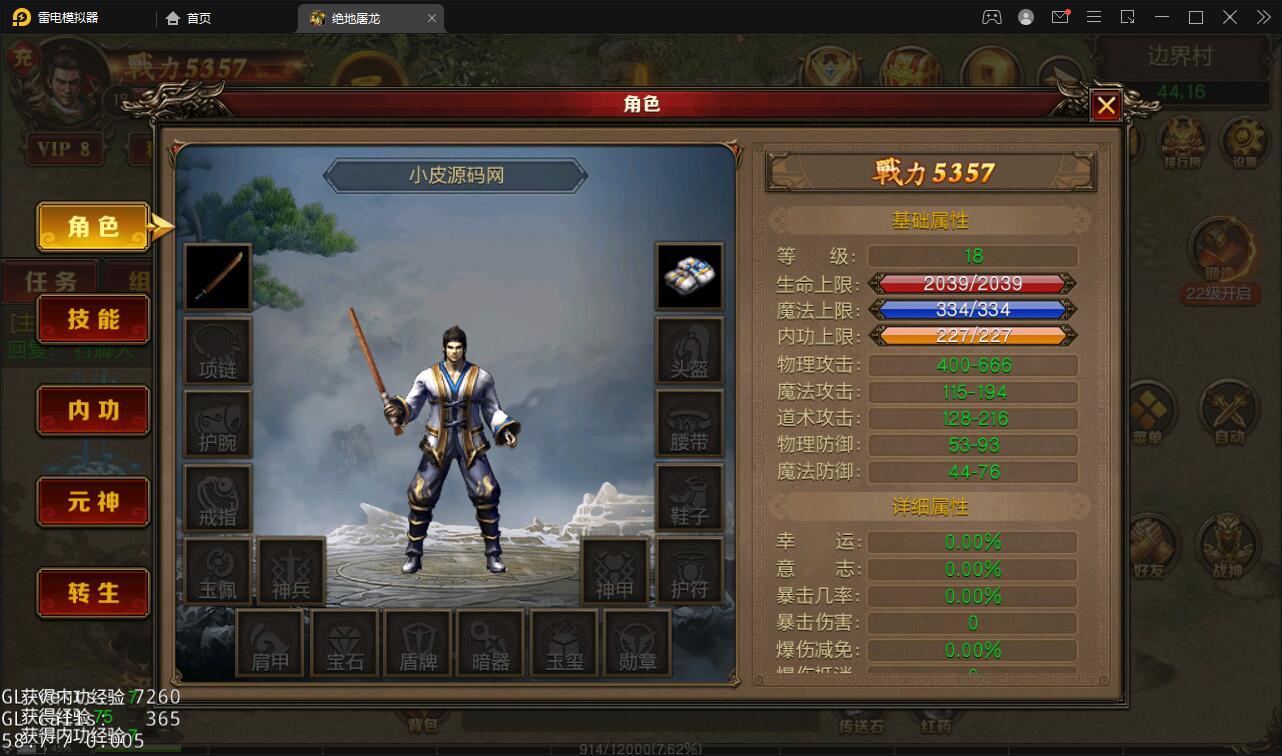
Task: Select the 角色 tab in the sidebar
Action: tap(92, 227)
